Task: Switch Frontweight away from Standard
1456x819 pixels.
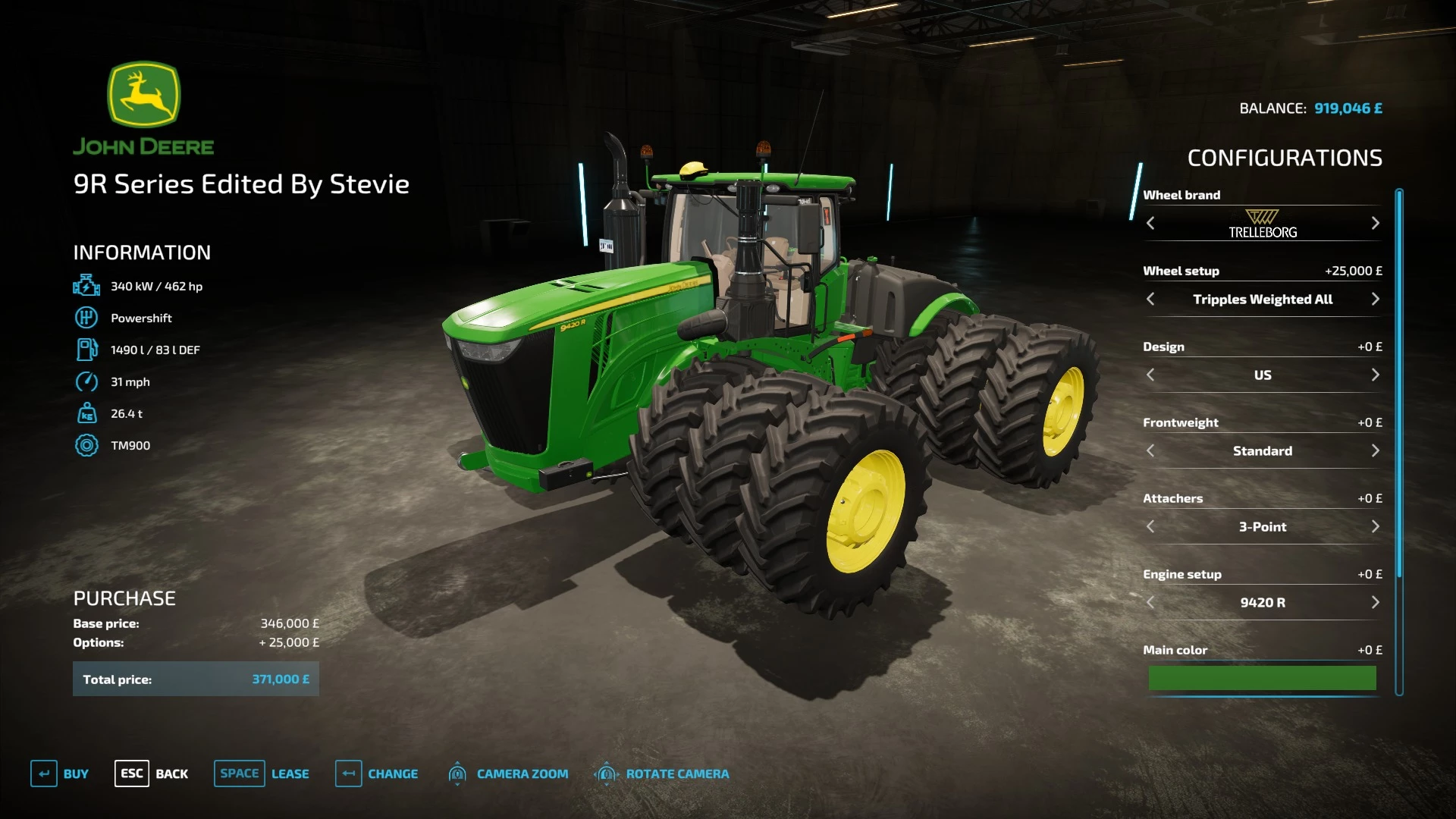Action: click(x=1376, y=450)
